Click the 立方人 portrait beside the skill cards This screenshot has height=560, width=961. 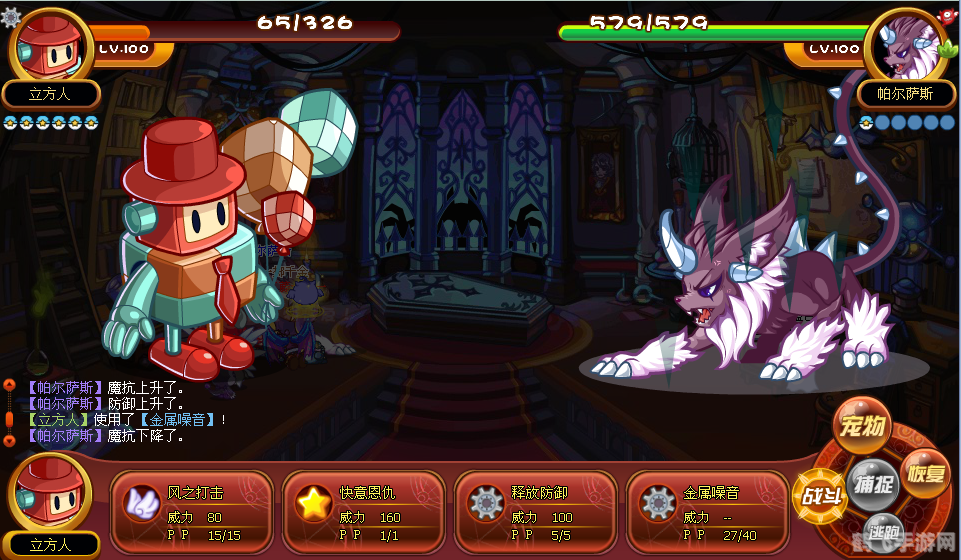point(50,492)
